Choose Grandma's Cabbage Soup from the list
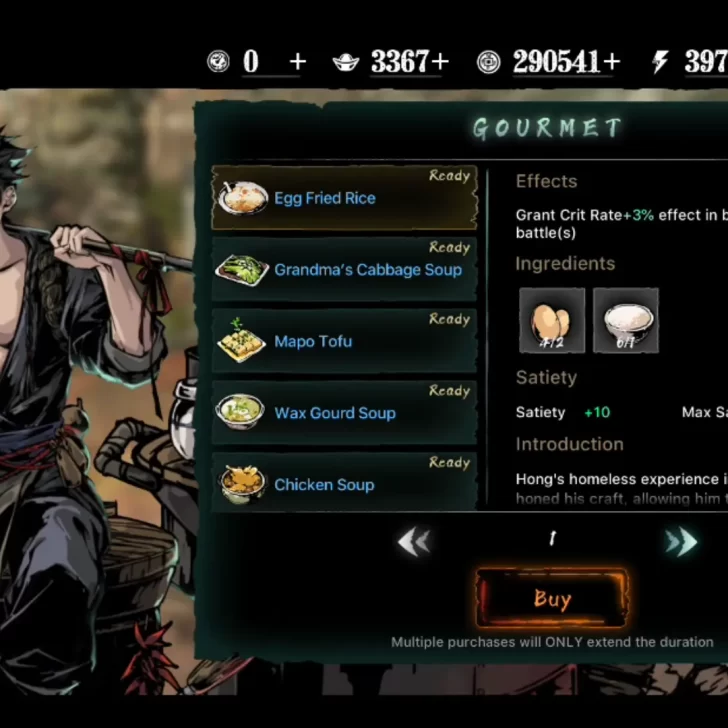The image size is (728, 728). 343,270
